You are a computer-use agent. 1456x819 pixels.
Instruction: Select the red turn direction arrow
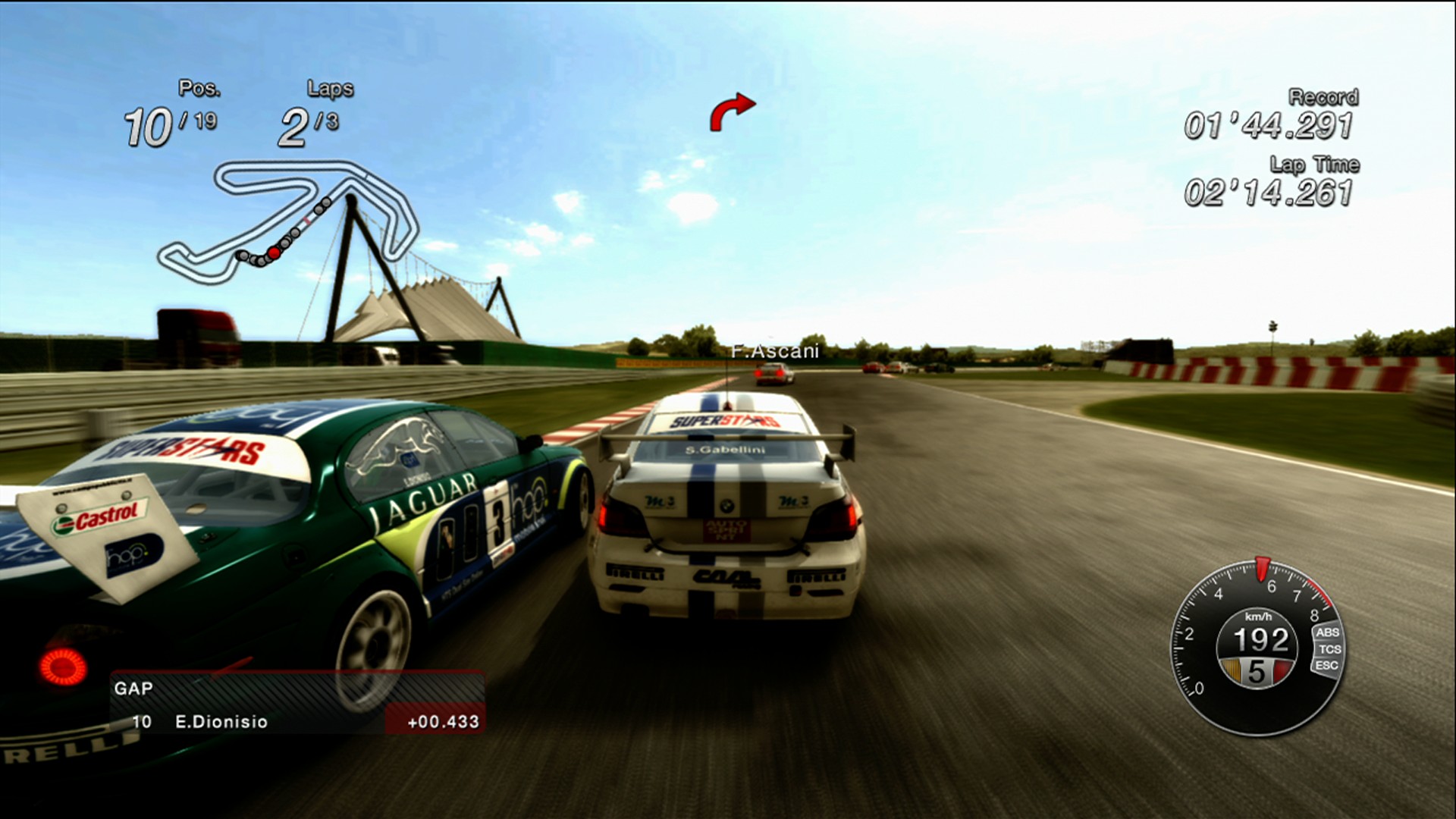click(x=732, y=111)
